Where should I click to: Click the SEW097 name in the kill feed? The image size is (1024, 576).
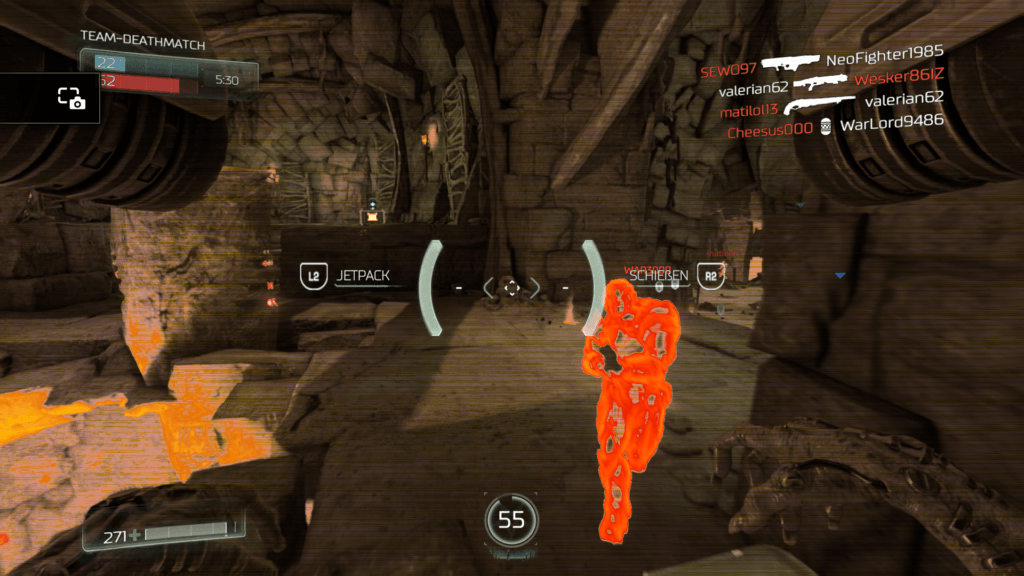pyautogui.click(x=727, y=71)
